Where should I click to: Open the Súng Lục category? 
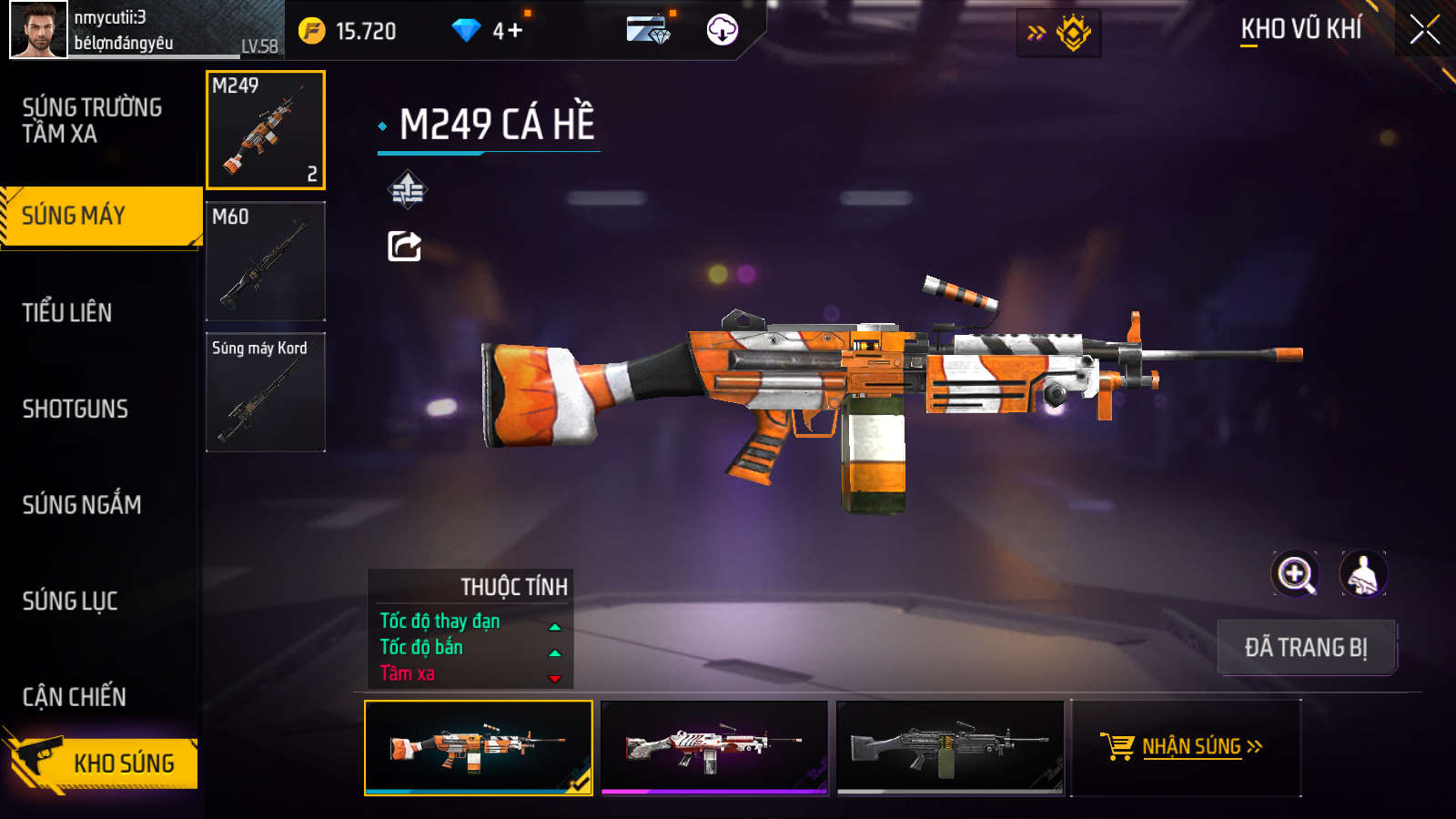coord(70,601)
